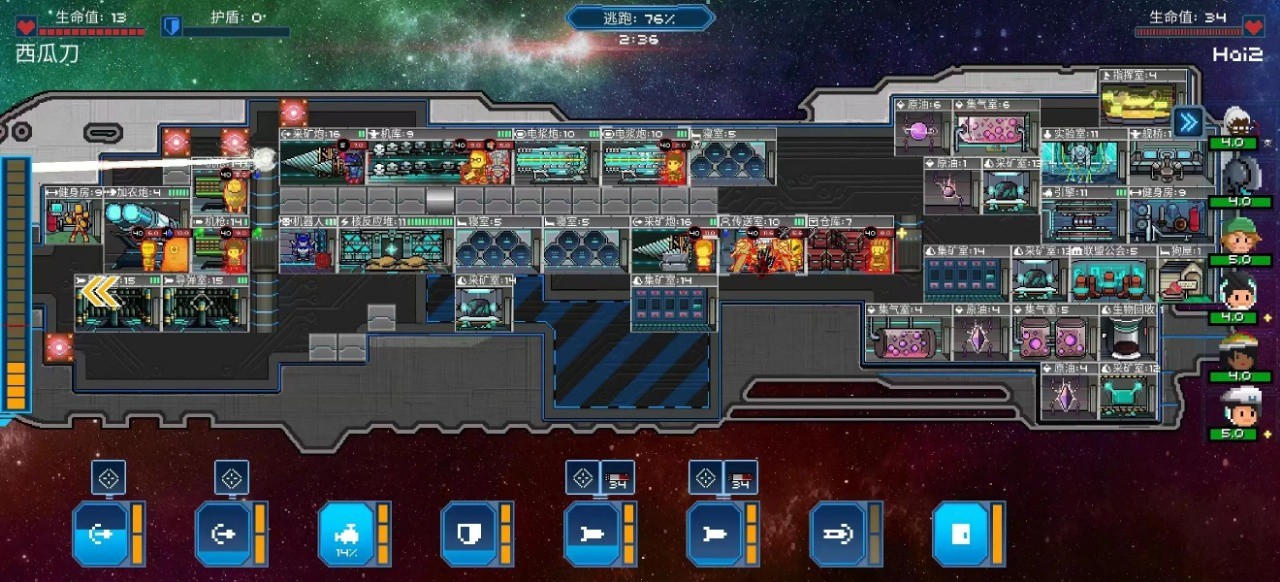Open the door-icon system button

(x=959, y=534)
